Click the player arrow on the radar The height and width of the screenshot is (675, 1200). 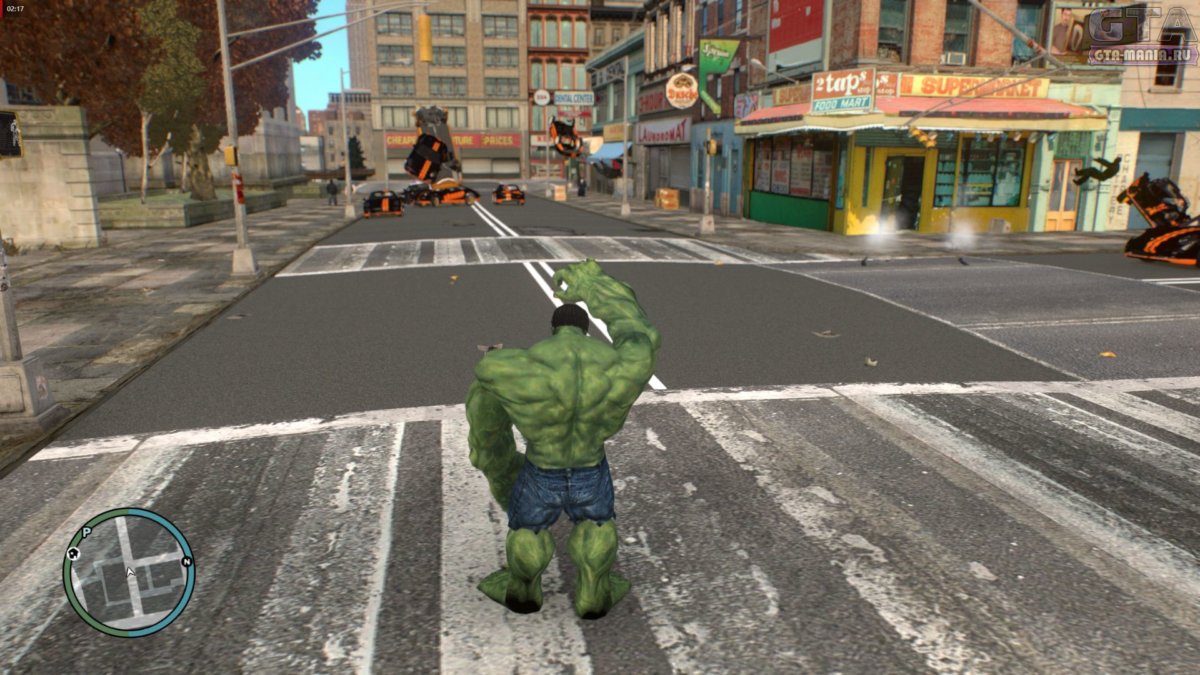[129, 573]
